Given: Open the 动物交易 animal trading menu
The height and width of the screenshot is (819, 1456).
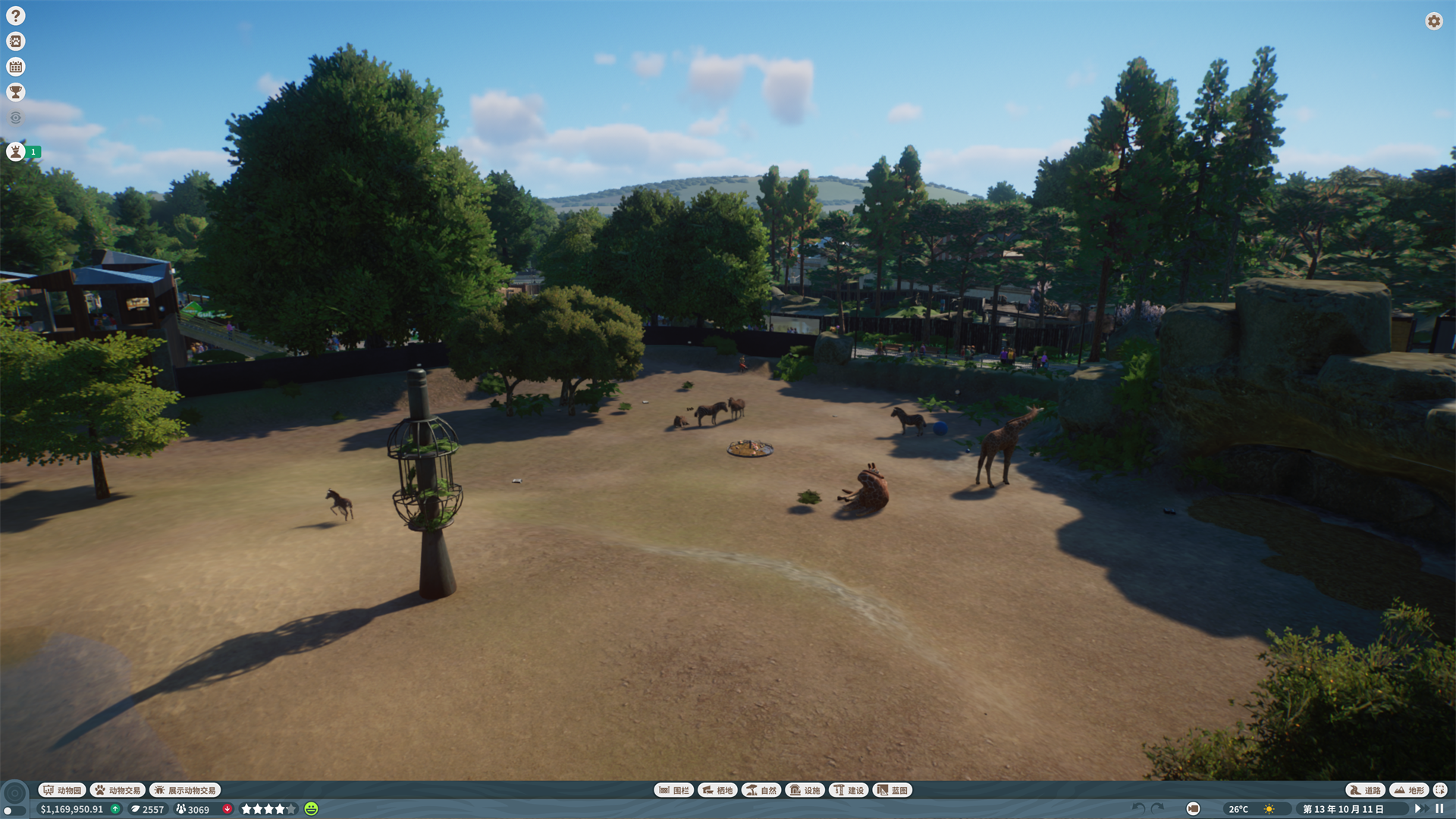Looking at the screenshot, I should [x=118, y=789].
